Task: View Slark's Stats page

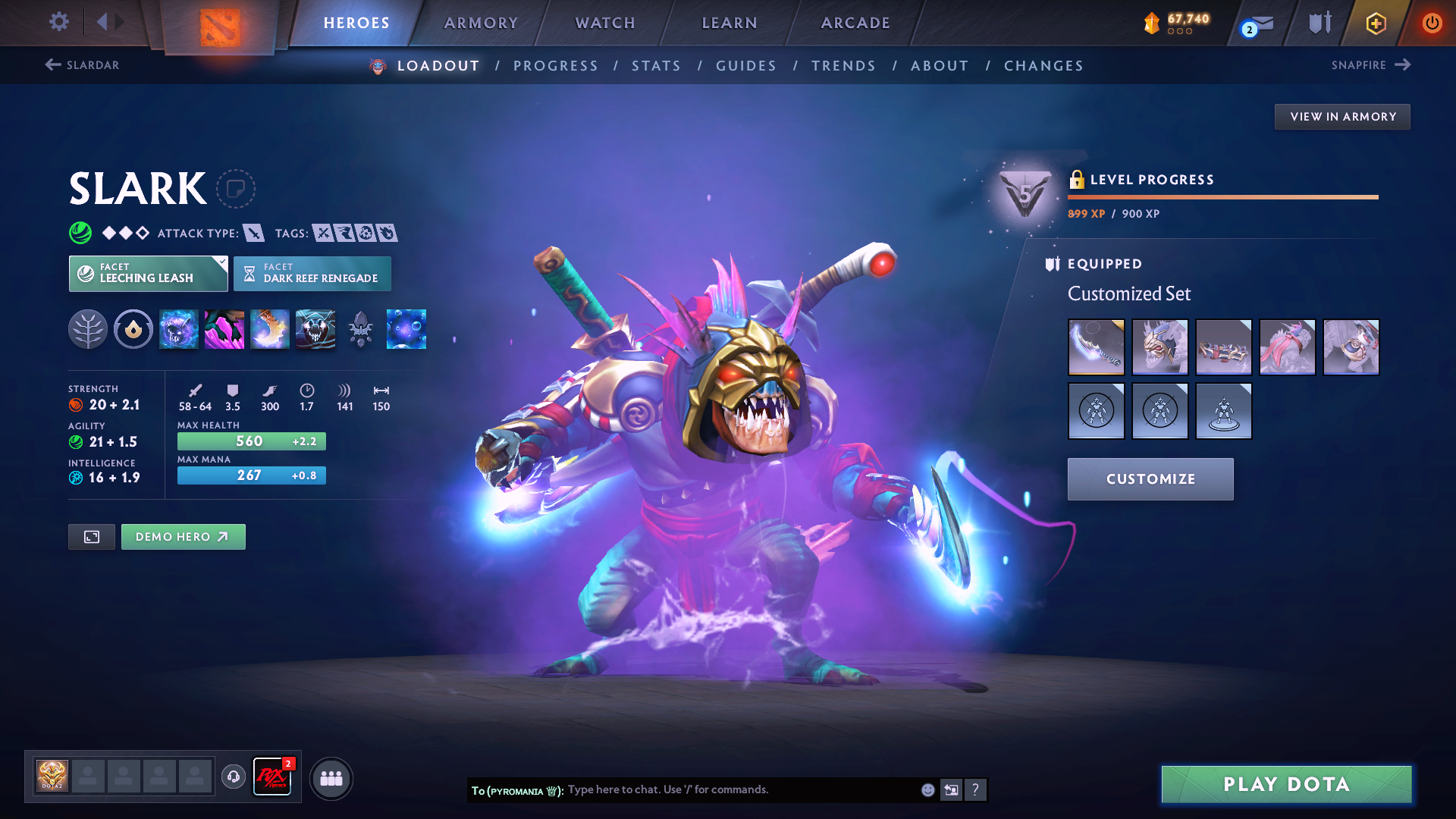Action: point(657,66)
